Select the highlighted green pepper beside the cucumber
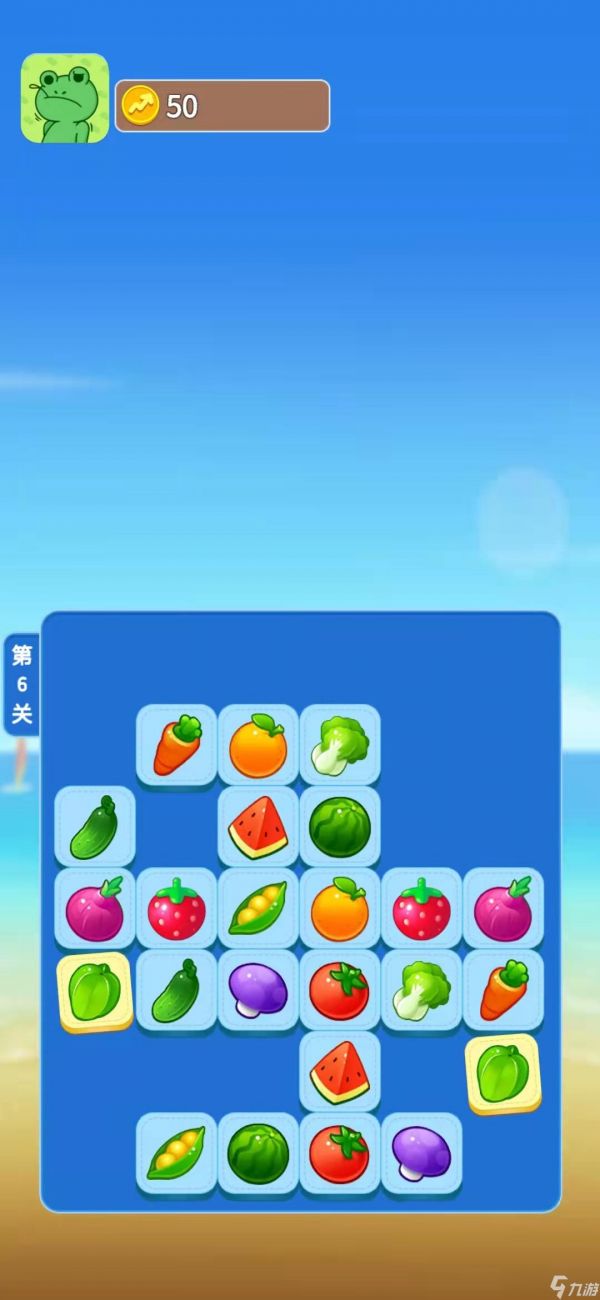Image resolution: width=600 pixels, height=1300 pixels. 95,991
